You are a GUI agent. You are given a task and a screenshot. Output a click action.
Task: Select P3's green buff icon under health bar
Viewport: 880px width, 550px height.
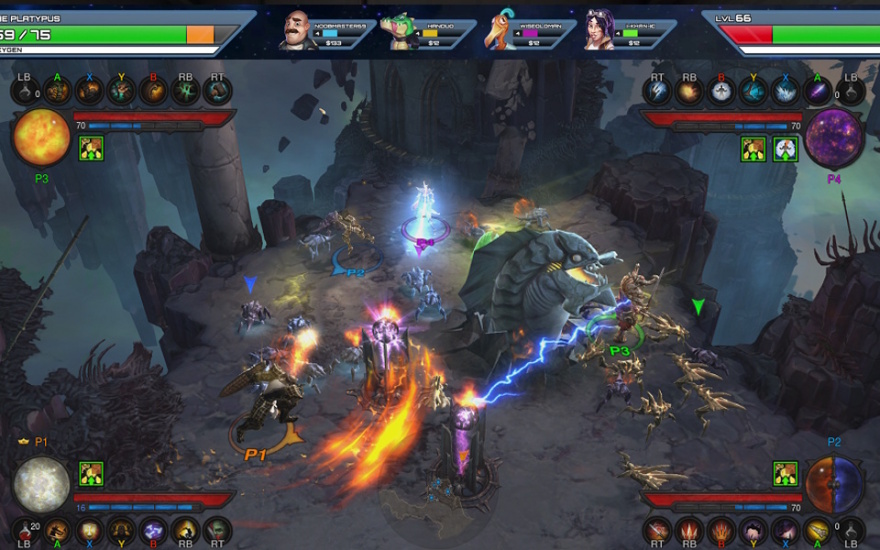click(x=91, y=149)
